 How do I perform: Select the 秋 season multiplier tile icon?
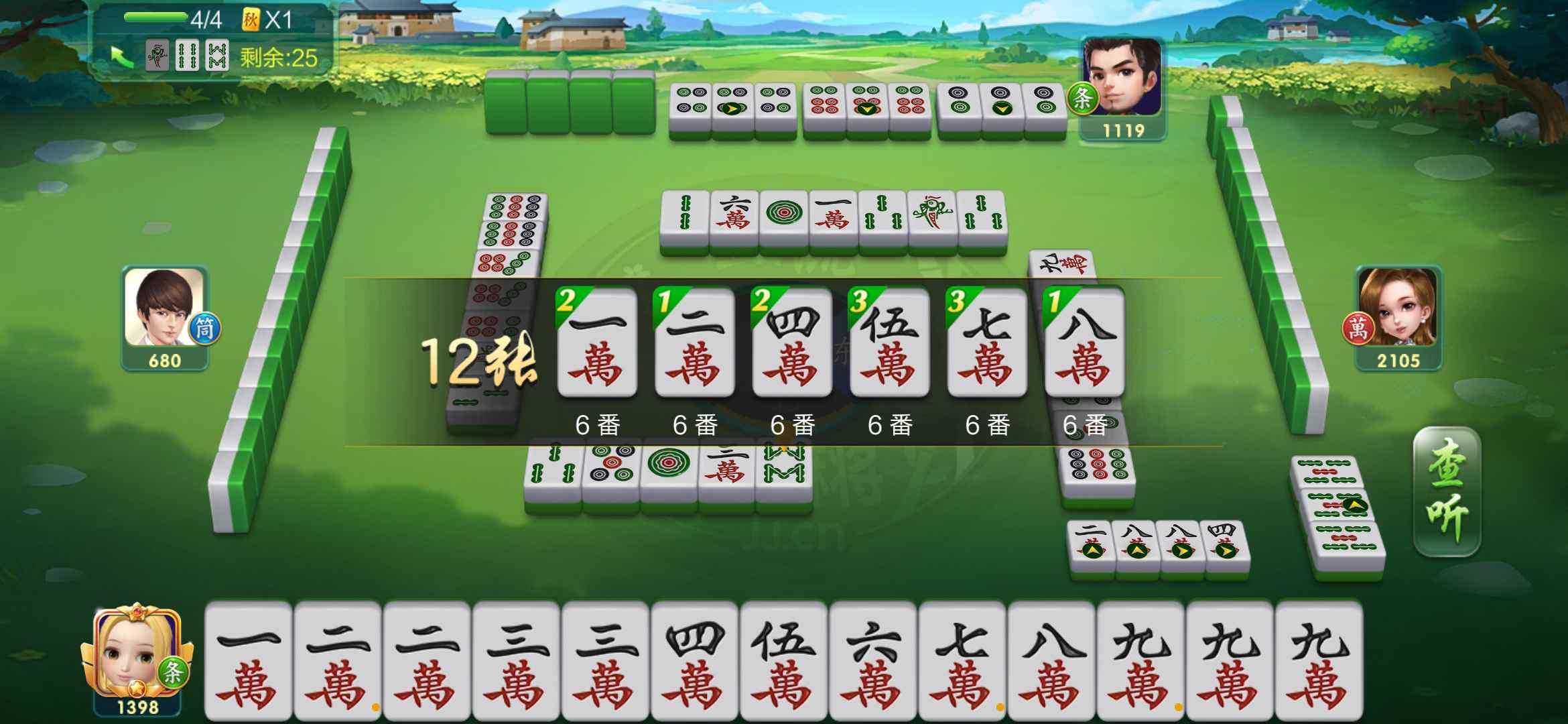click(x=251, y=18)
